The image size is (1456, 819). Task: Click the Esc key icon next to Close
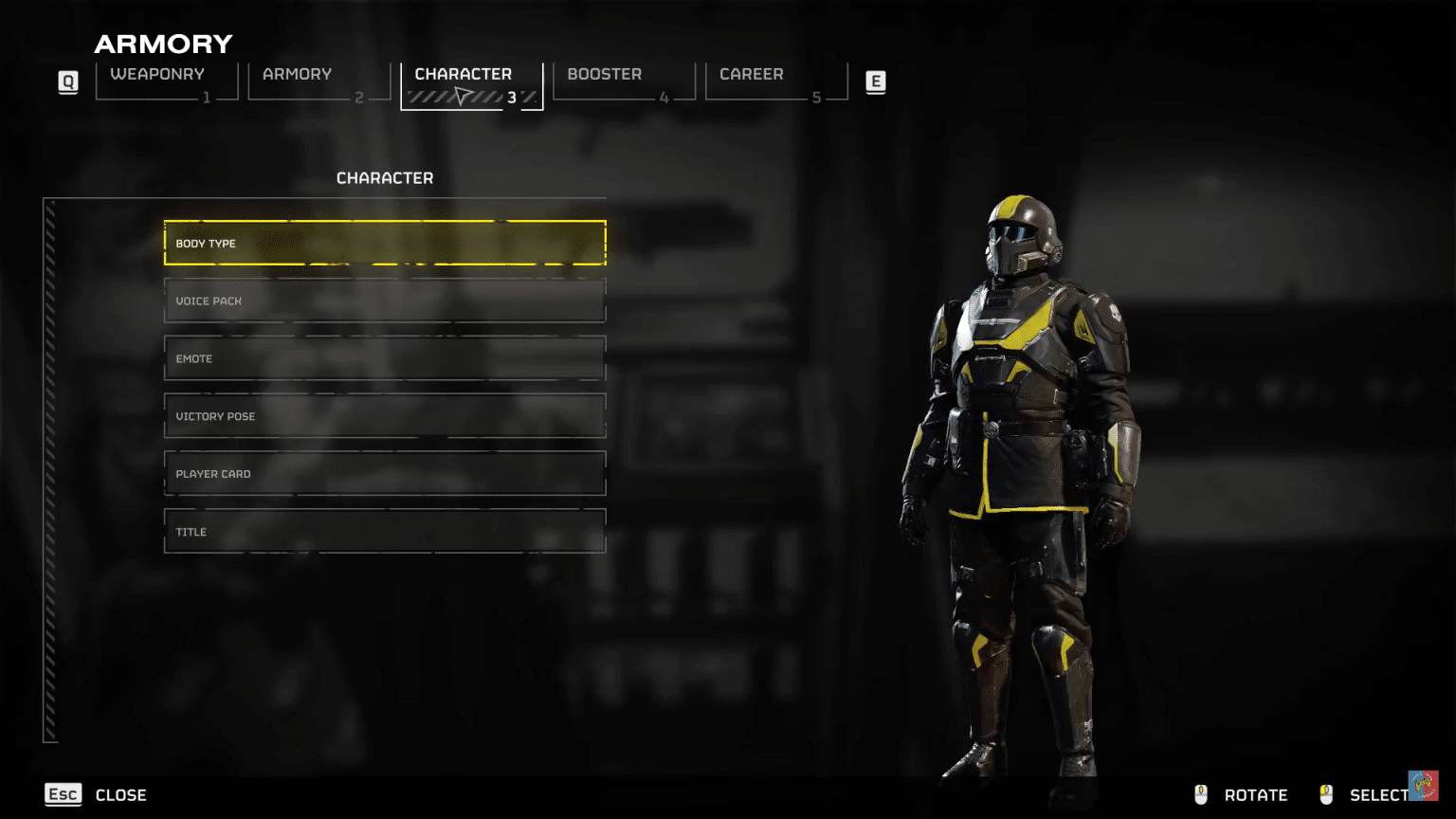[63, 794]
